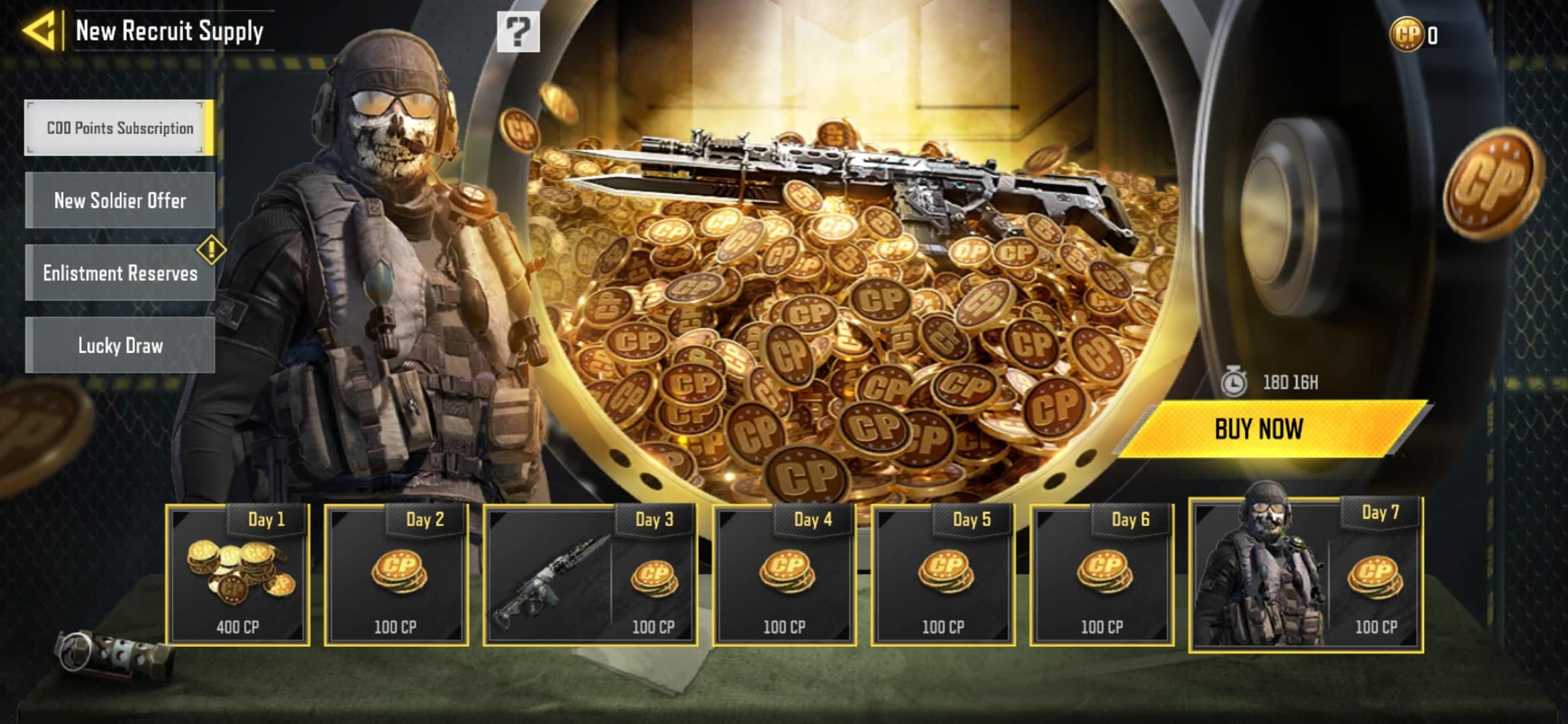Inspect the Day 3 weapon reward

[x=549, y=580]
